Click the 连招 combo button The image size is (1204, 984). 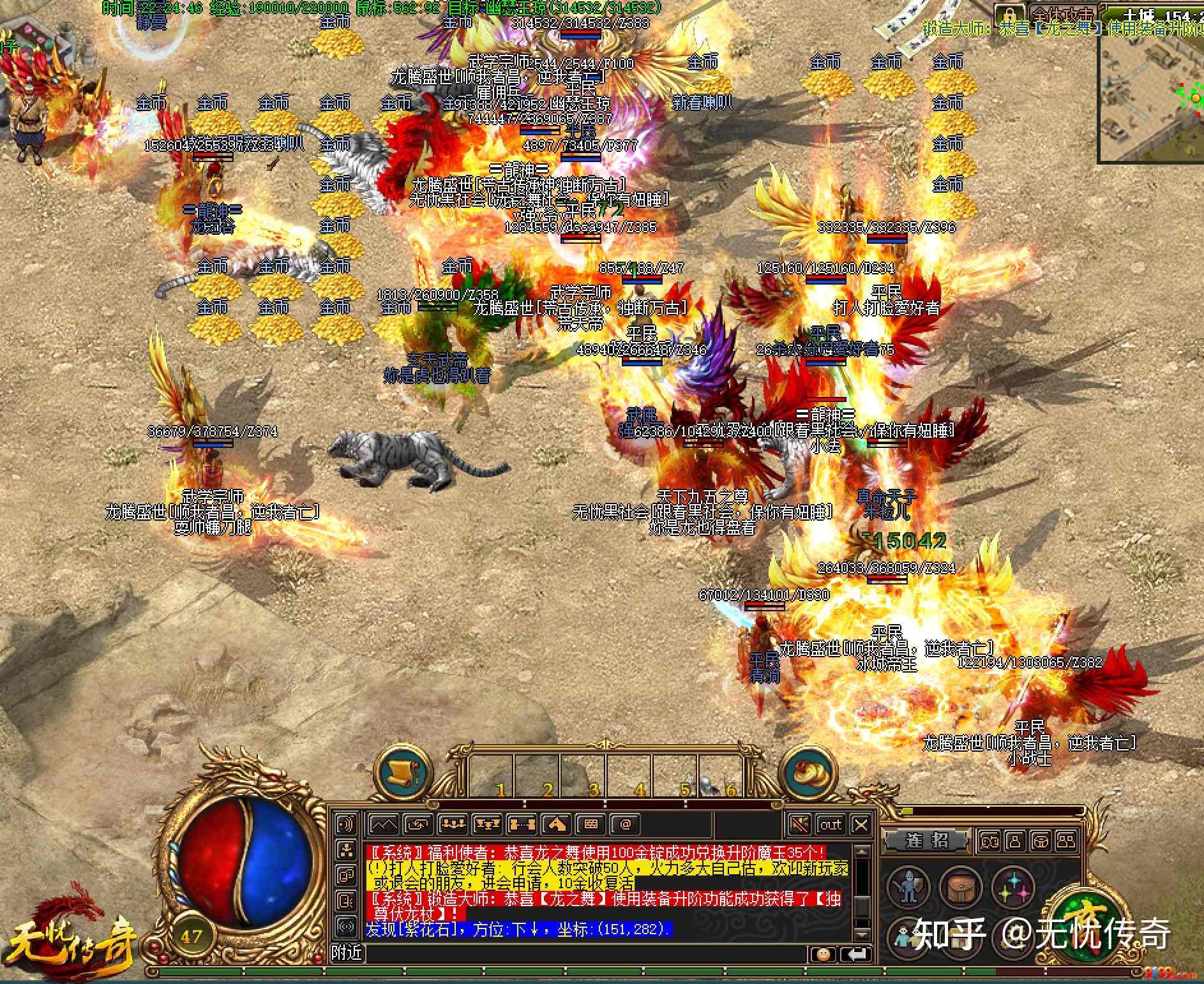coord(926,840)
